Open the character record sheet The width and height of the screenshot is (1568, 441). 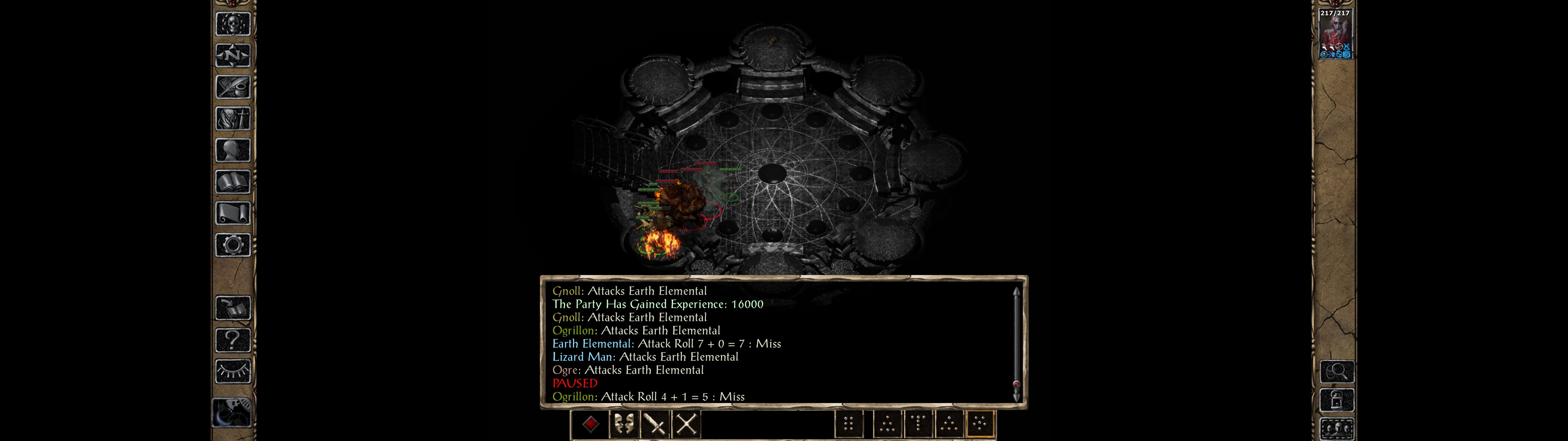(232, 150)
